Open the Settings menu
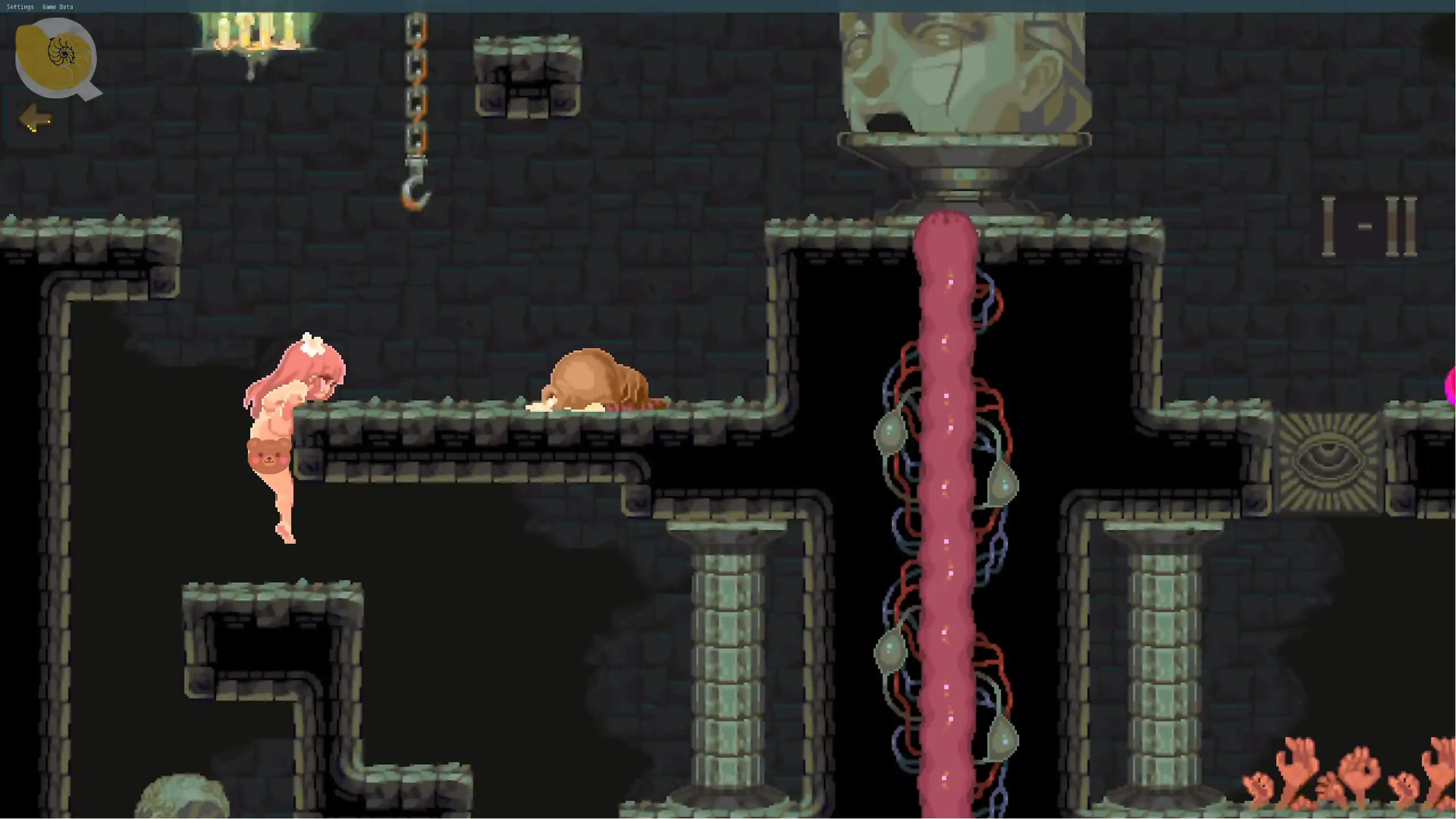1456x819 pixels. 20,7
